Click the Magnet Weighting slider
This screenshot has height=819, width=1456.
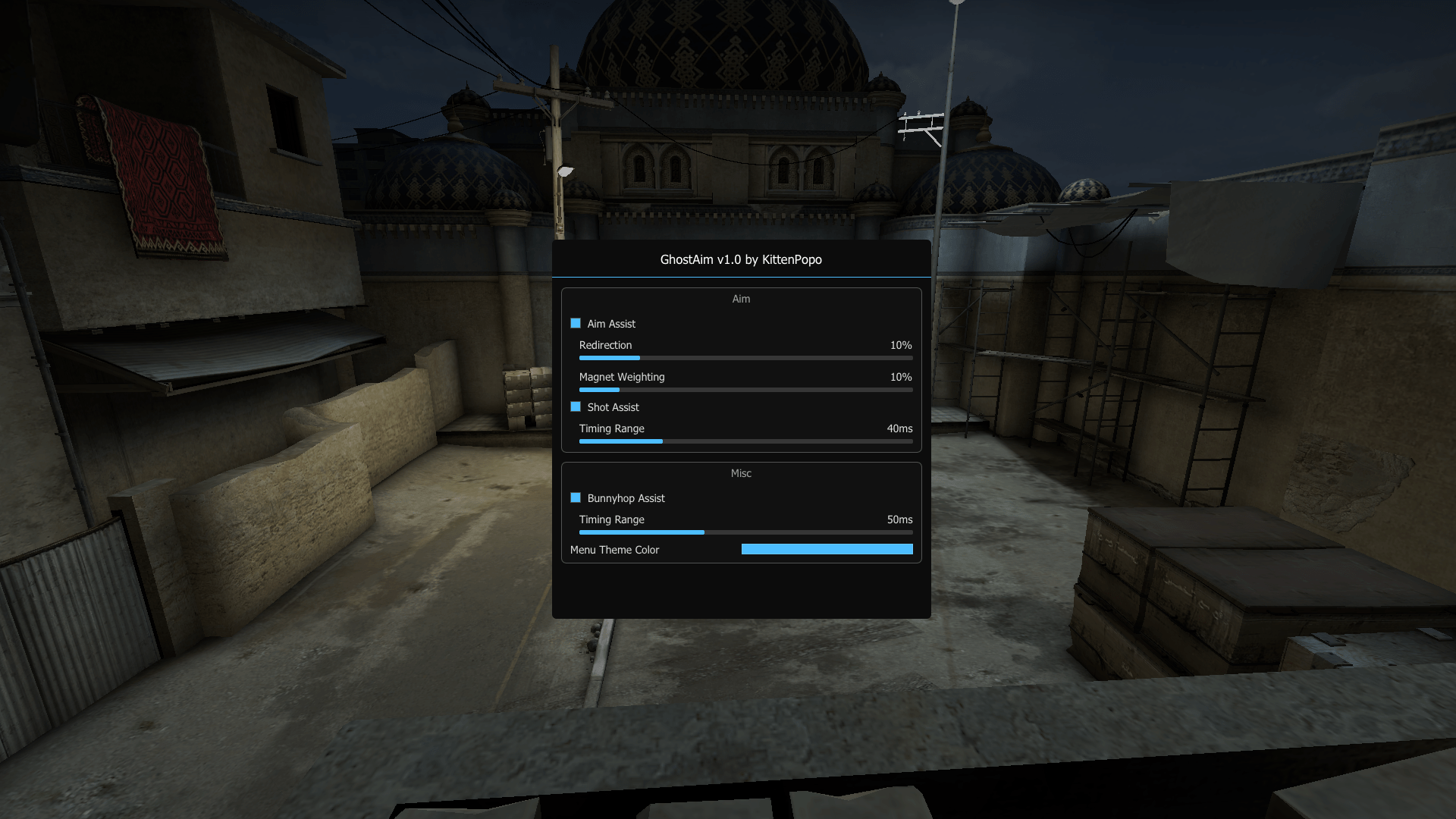[x=745, y=389]
